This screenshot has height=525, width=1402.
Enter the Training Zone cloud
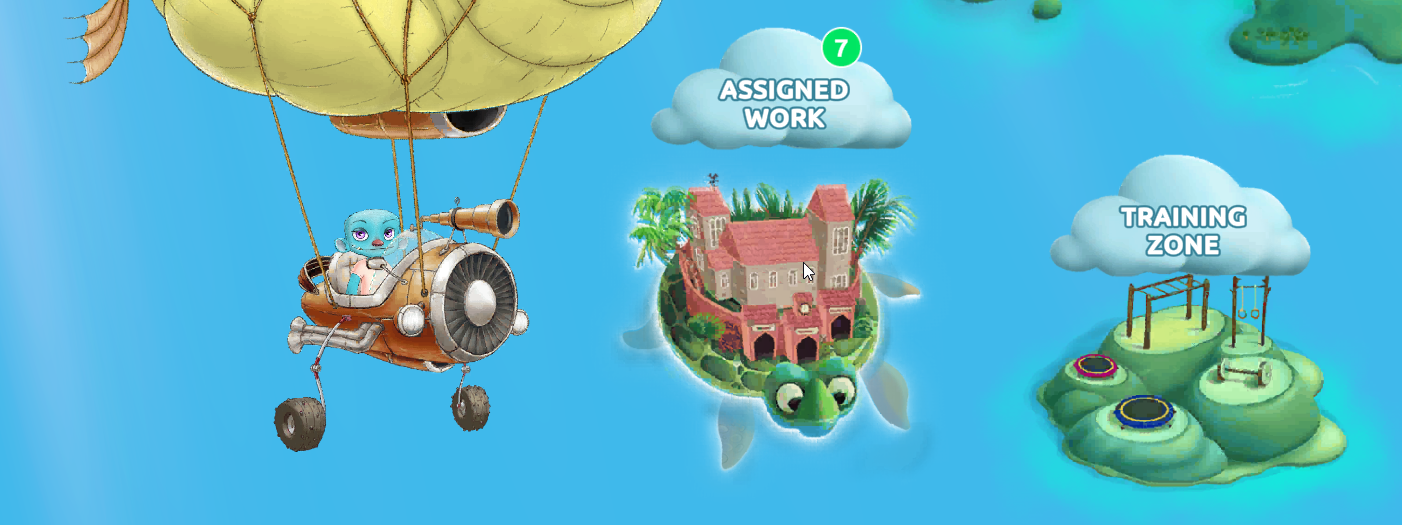click(x=1182, y=231)
